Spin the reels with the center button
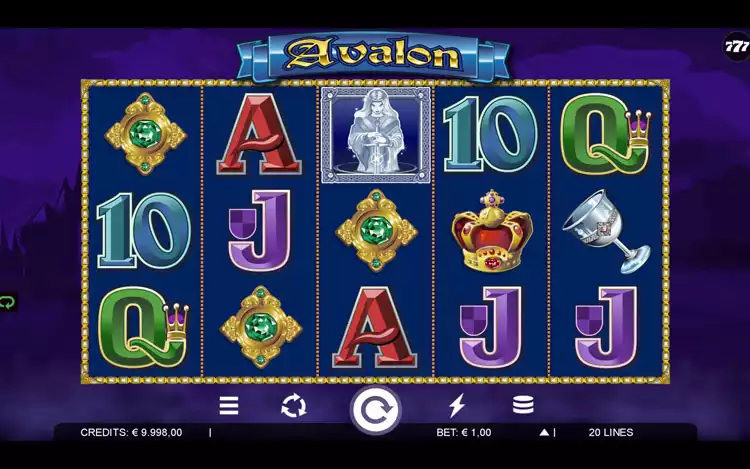750x469 pixels. 375,409
